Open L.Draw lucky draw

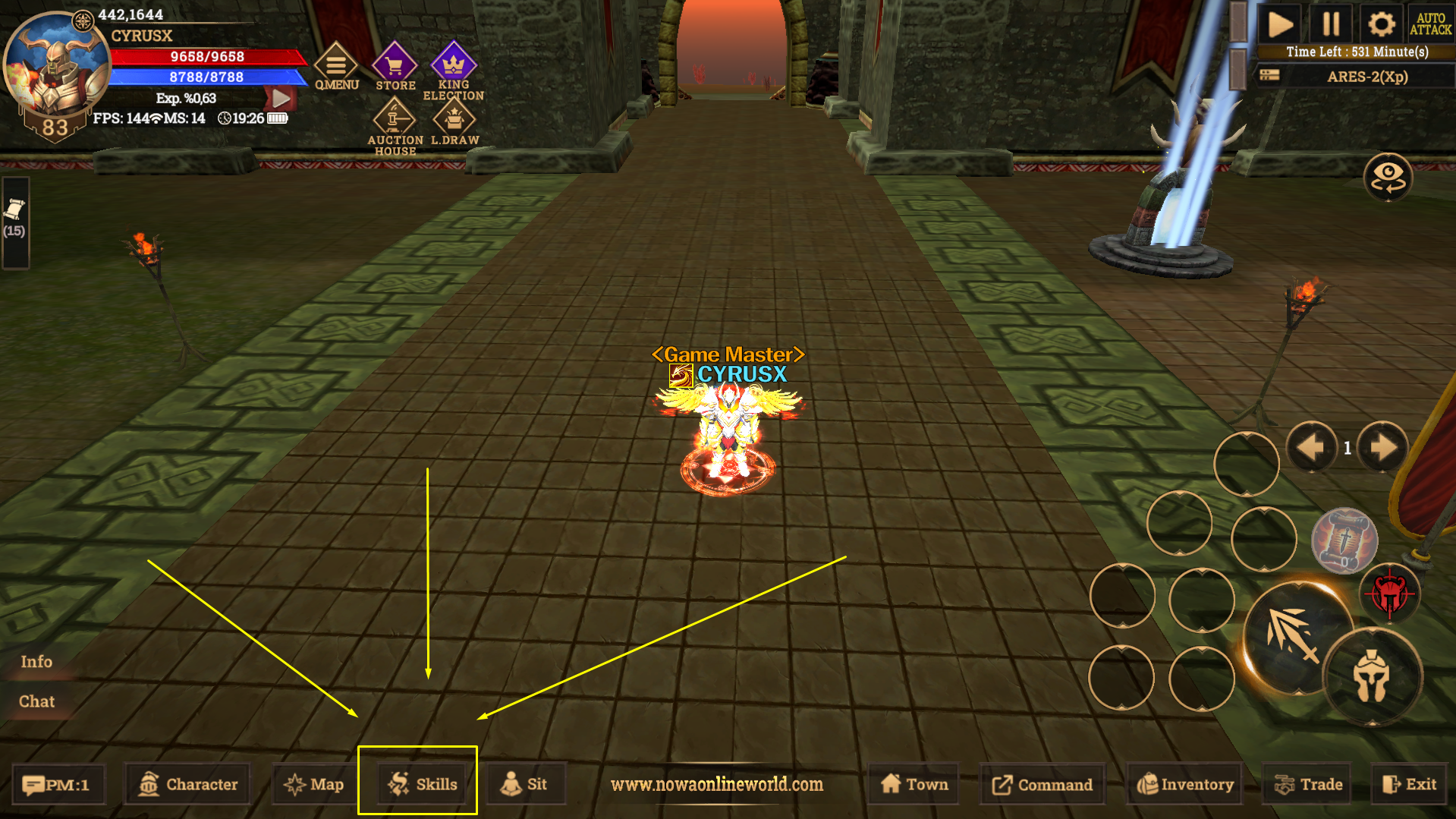pyautogui.click(x=454, y=124)
